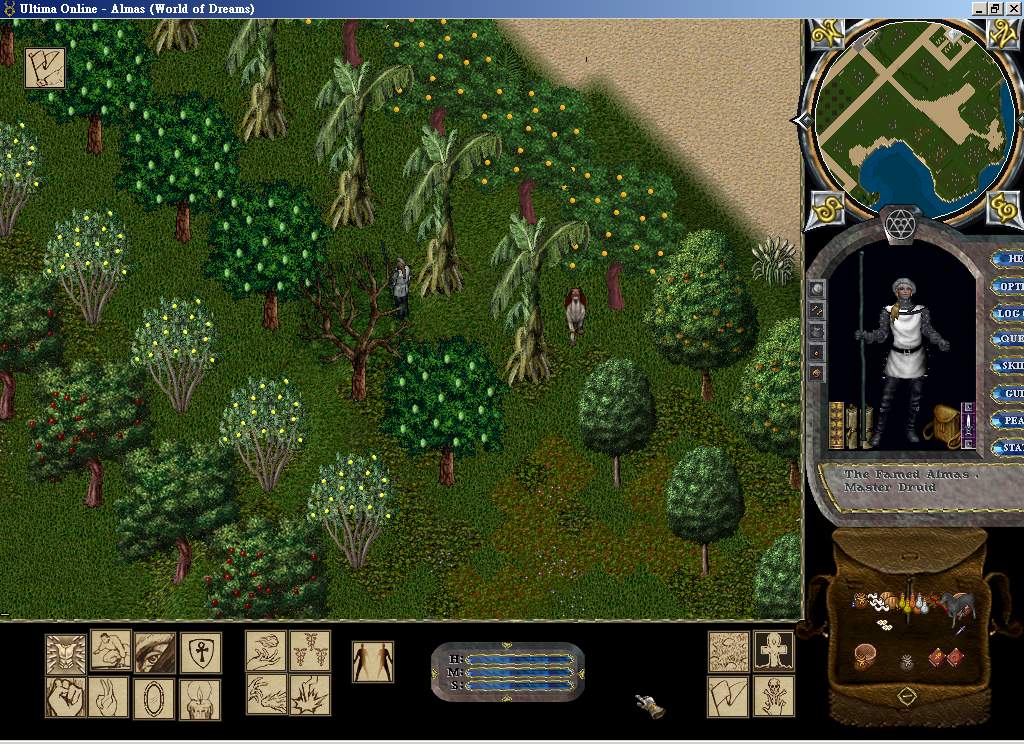Select the skull and crossbones icon
Screen dimensions: 1024x744
tap(774, 697)
